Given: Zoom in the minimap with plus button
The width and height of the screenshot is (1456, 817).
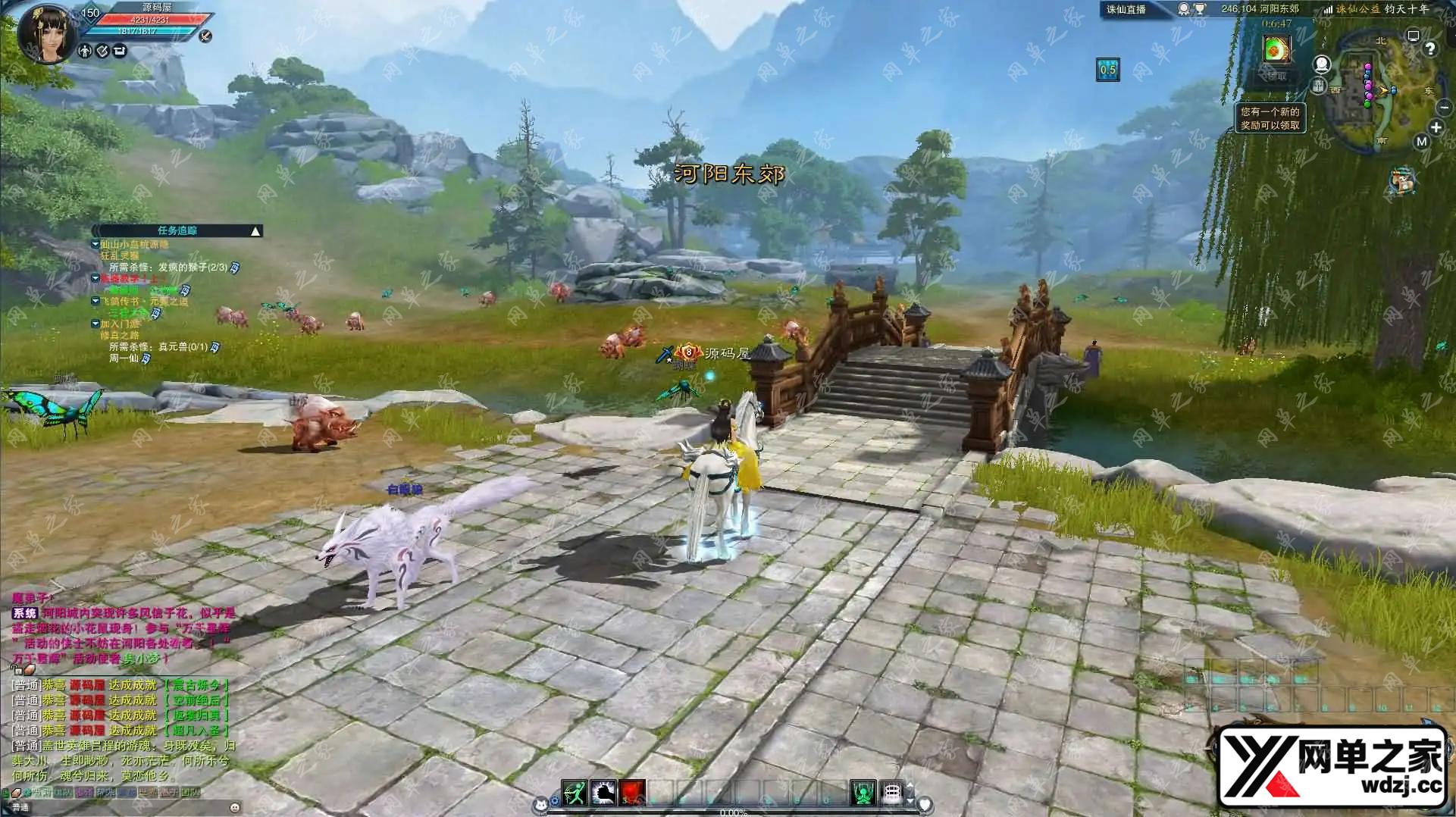Looking at the screenshot, I should tap(1436, 127).
